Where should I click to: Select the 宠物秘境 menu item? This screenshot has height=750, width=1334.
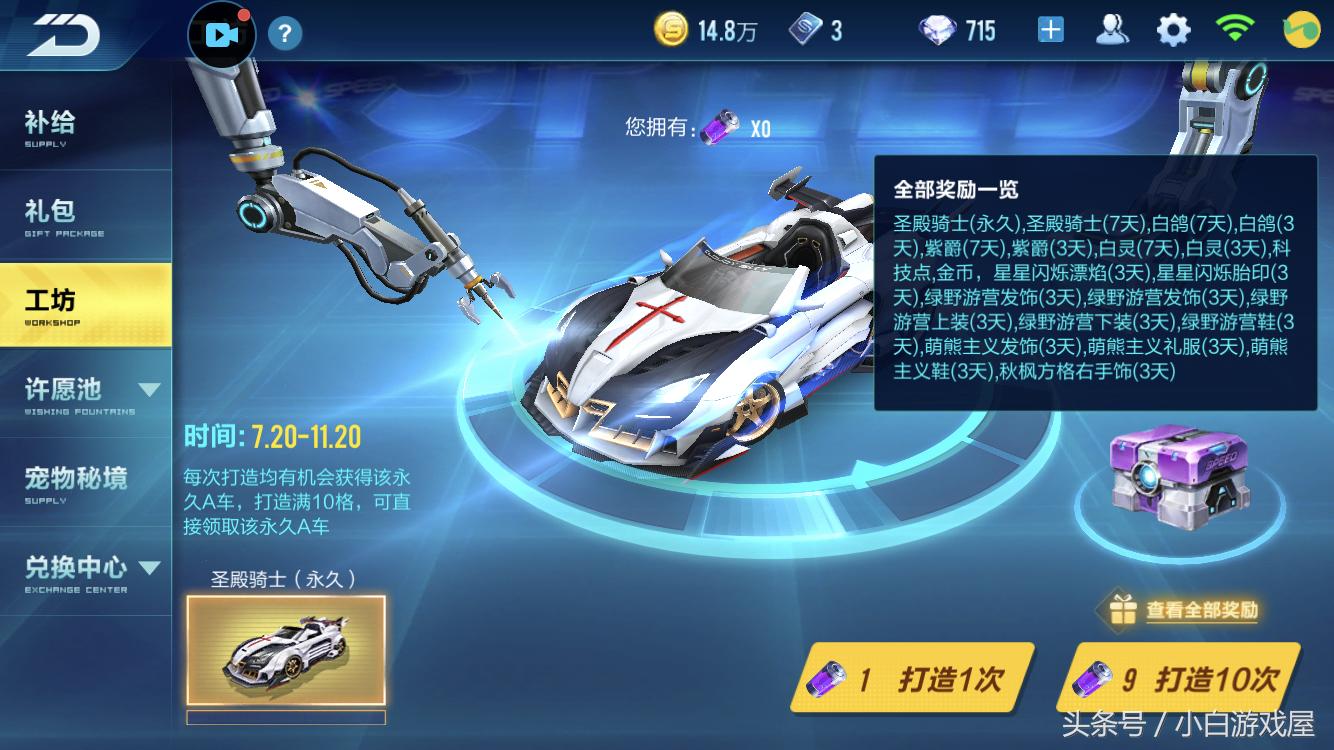(77, 479)
